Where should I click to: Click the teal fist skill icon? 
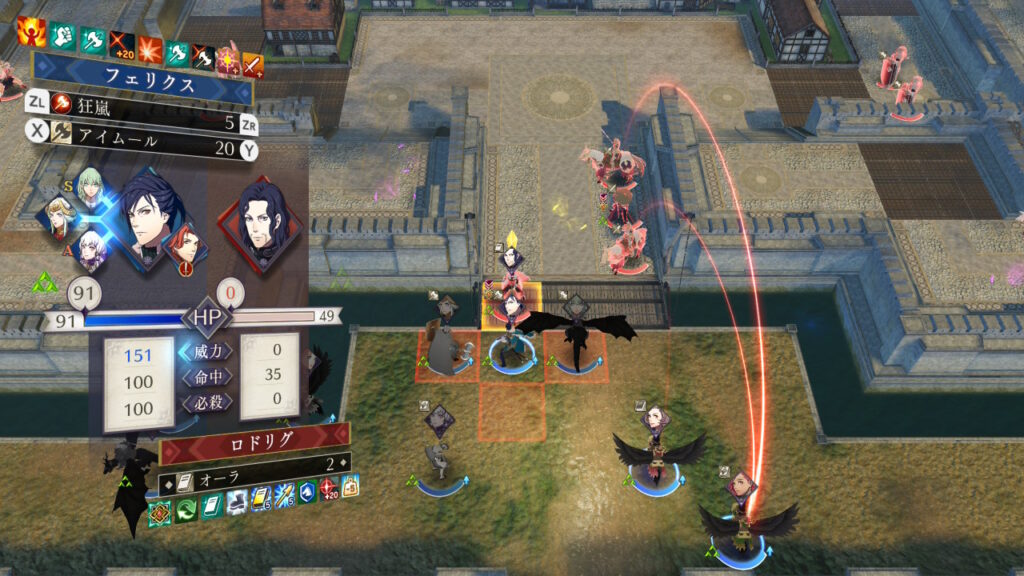click(65, 37)
